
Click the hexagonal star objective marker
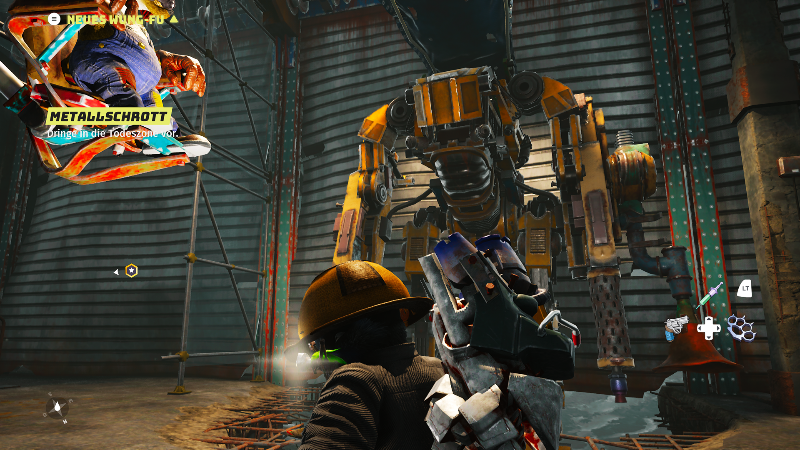pos(132,270)
